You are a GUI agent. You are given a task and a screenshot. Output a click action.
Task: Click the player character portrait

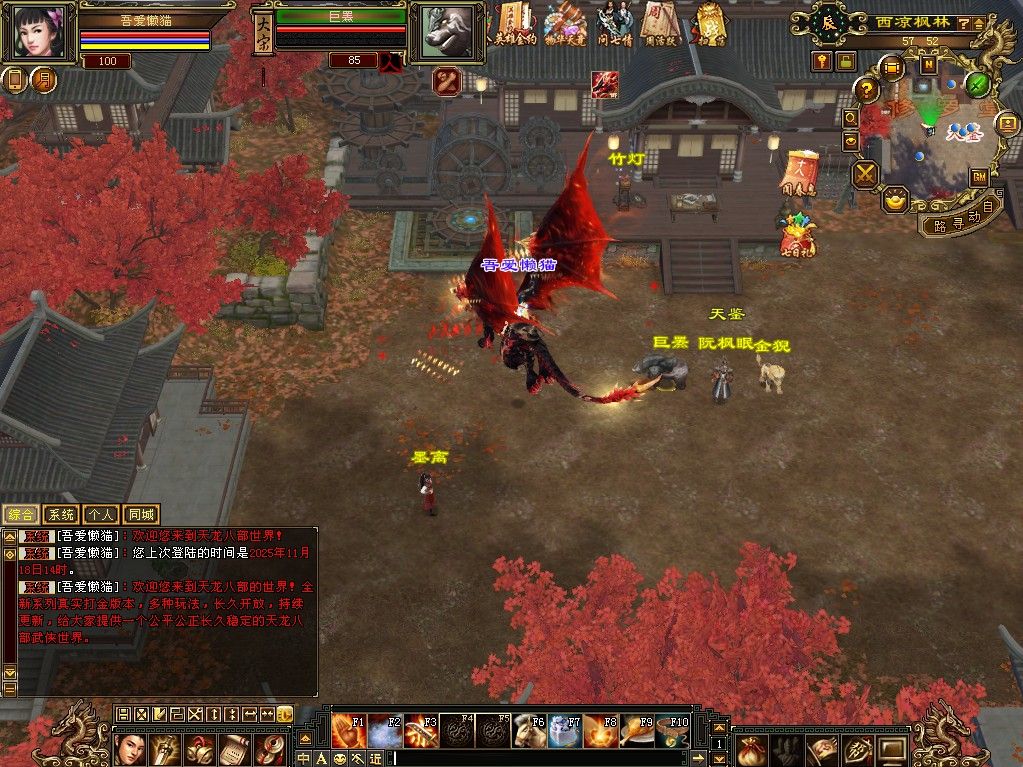[x=38, y=33]
